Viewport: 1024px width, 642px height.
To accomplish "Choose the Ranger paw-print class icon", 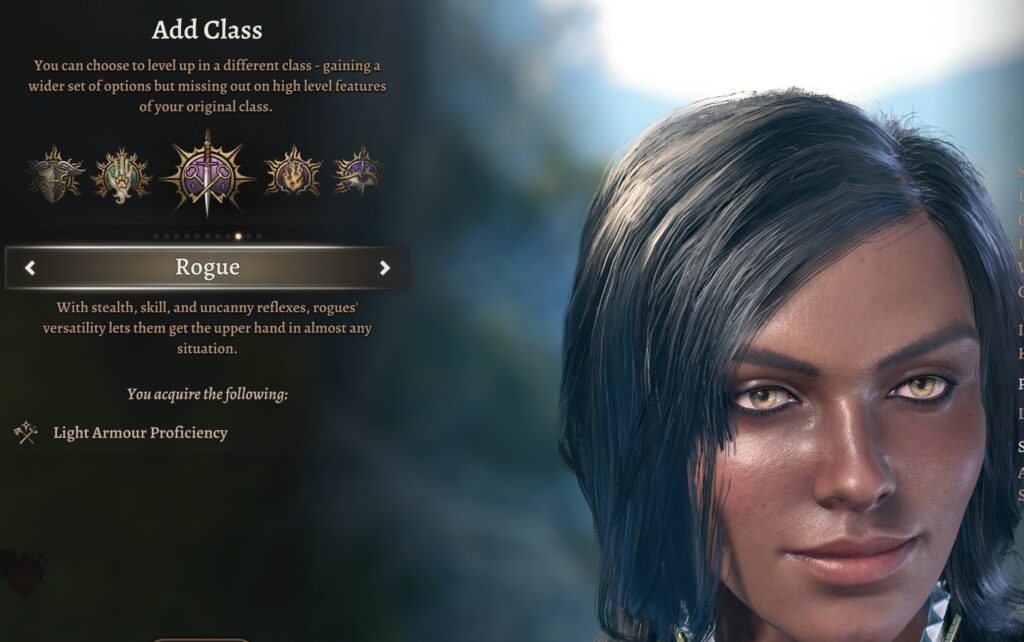I will 121,175.
